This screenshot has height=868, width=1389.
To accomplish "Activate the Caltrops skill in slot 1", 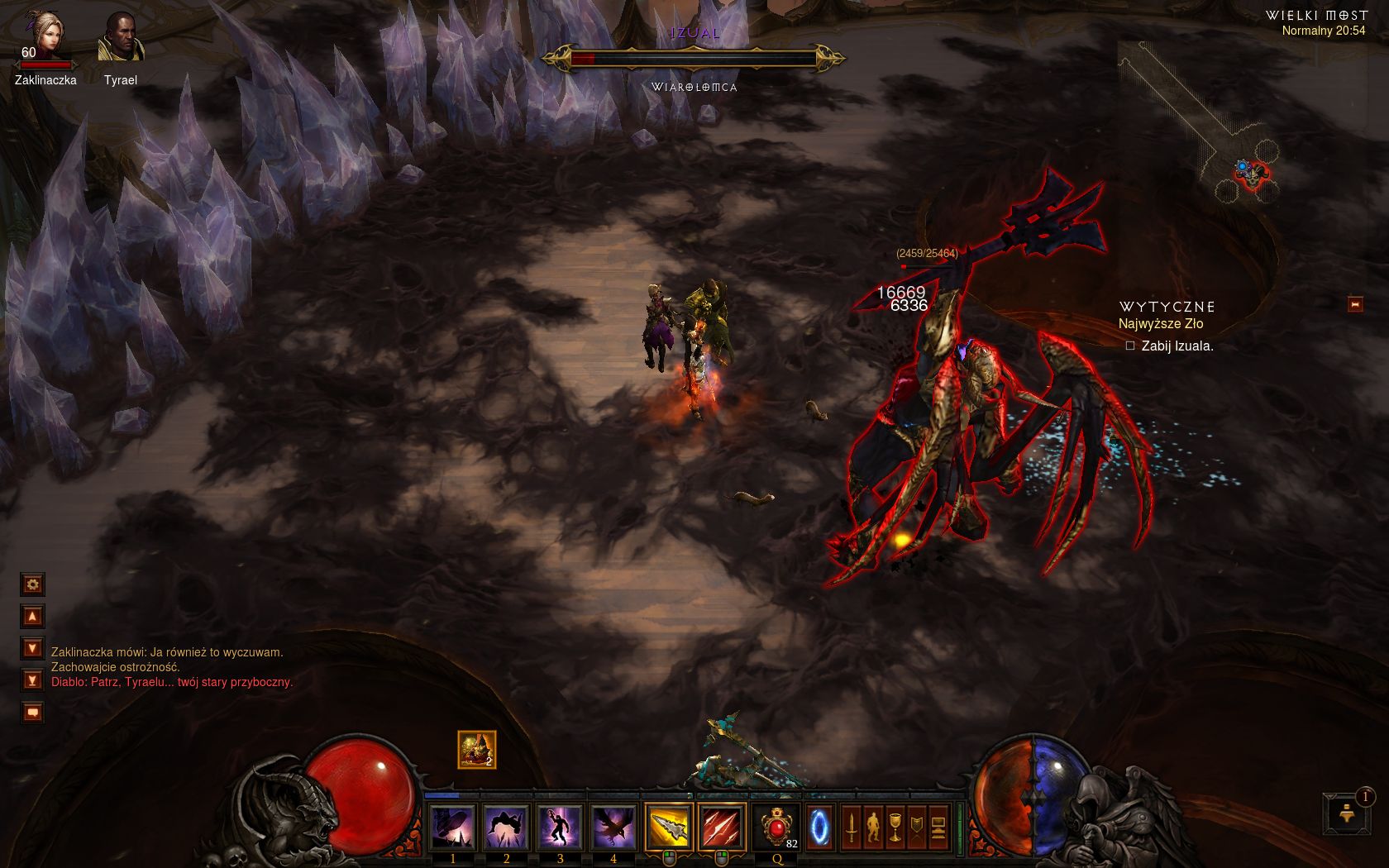I will click(x=452, y=826).
